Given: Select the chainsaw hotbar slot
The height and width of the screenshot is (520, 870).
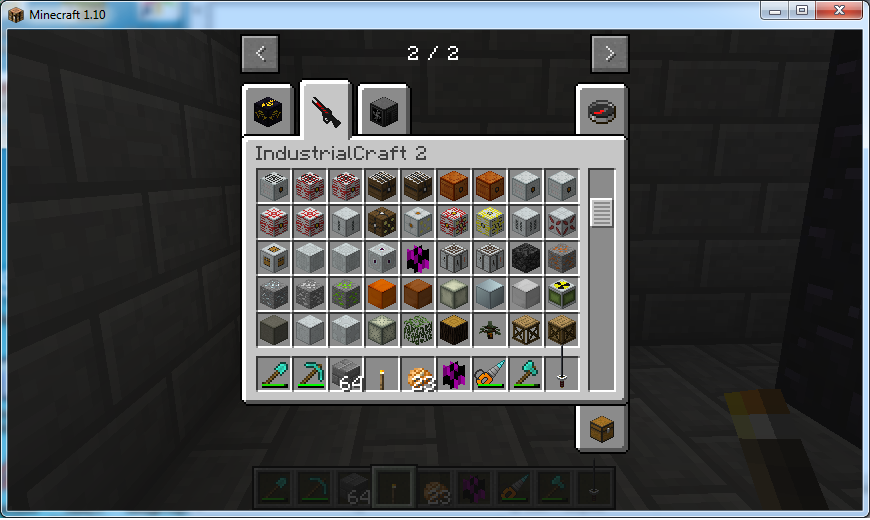Looking at the screenshot, I should 489,376.
